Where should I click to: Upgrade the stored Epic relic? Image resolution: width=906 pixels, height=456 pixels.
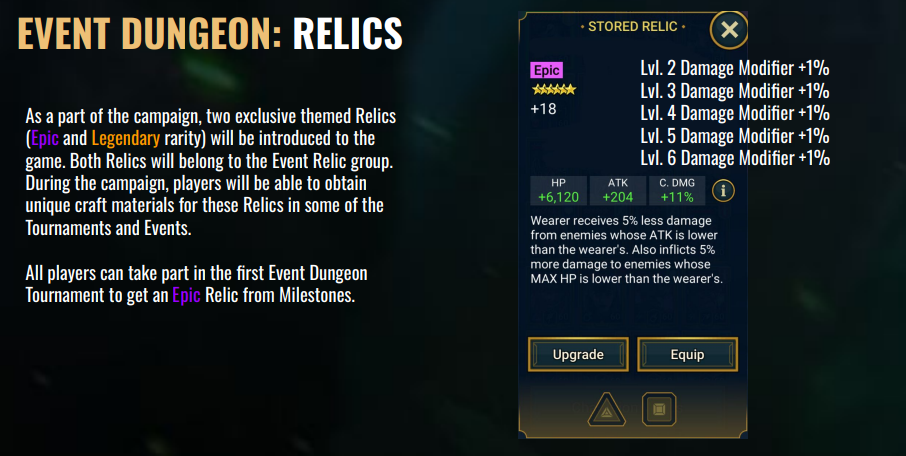point(578,354)
